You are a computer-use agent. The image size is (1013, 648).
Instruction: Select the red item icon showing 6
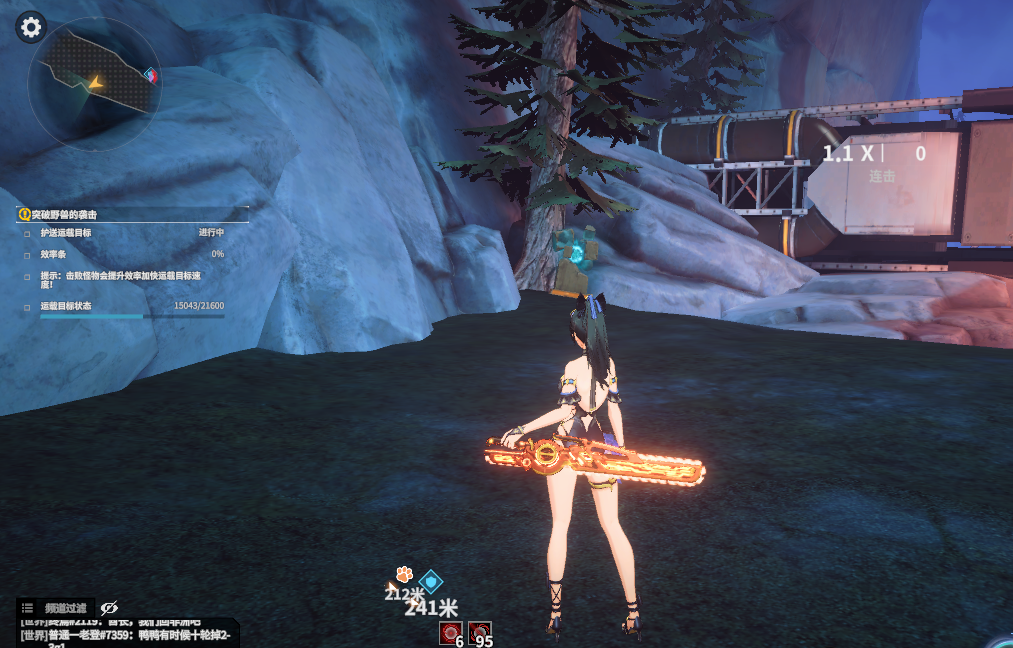tap(452, 633)
